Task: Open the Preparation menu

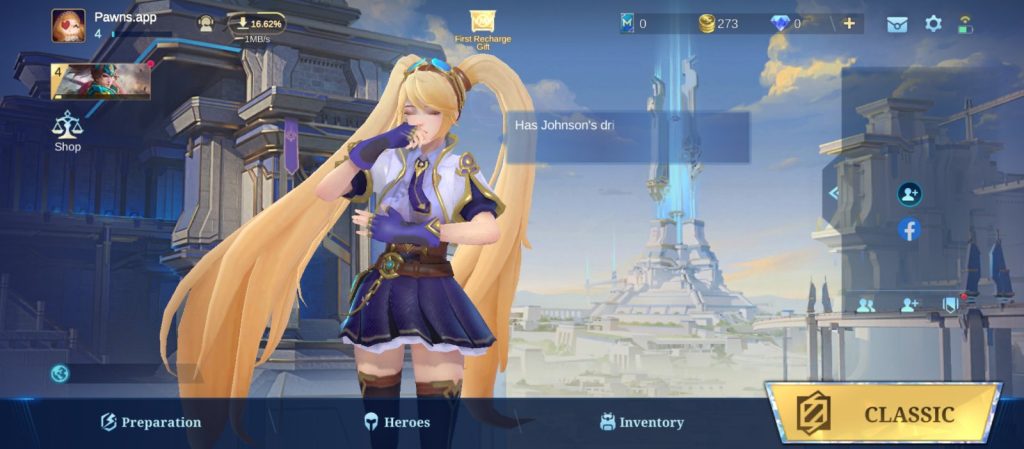Action: click(x=151, y=422)
